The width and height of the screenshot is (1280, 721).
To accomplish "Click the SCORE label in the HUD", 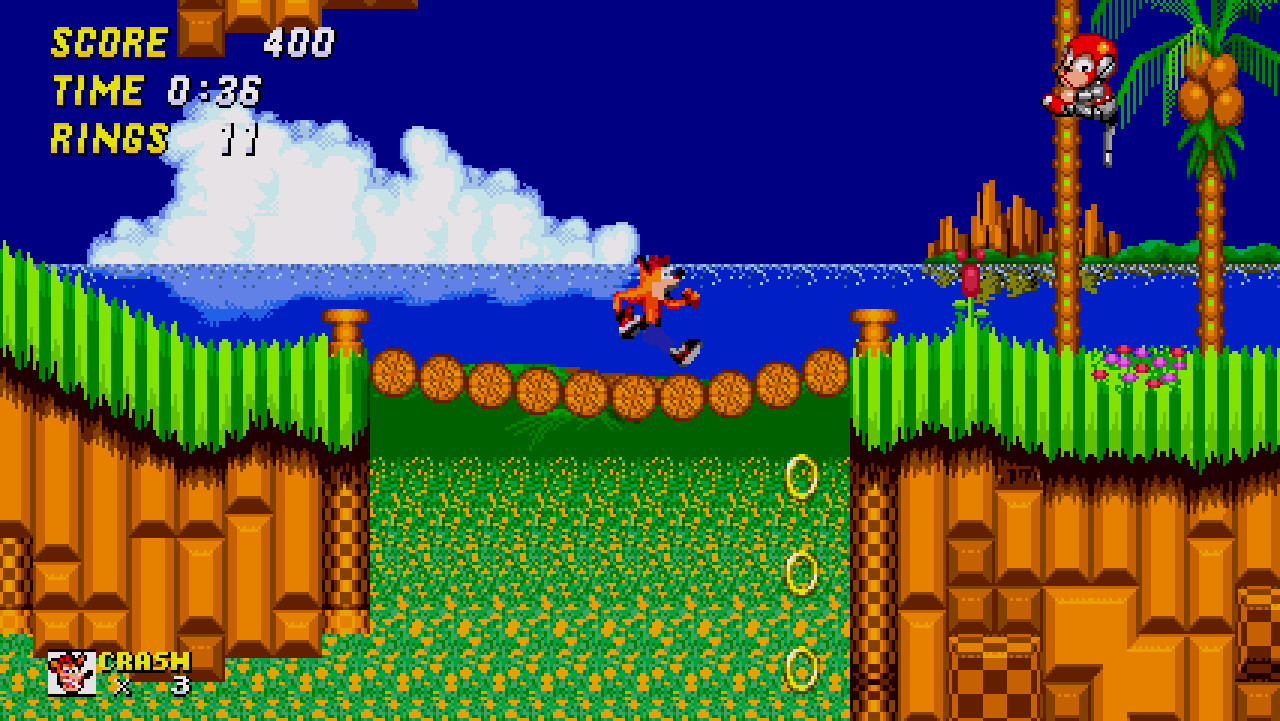I will coord(110,43).
